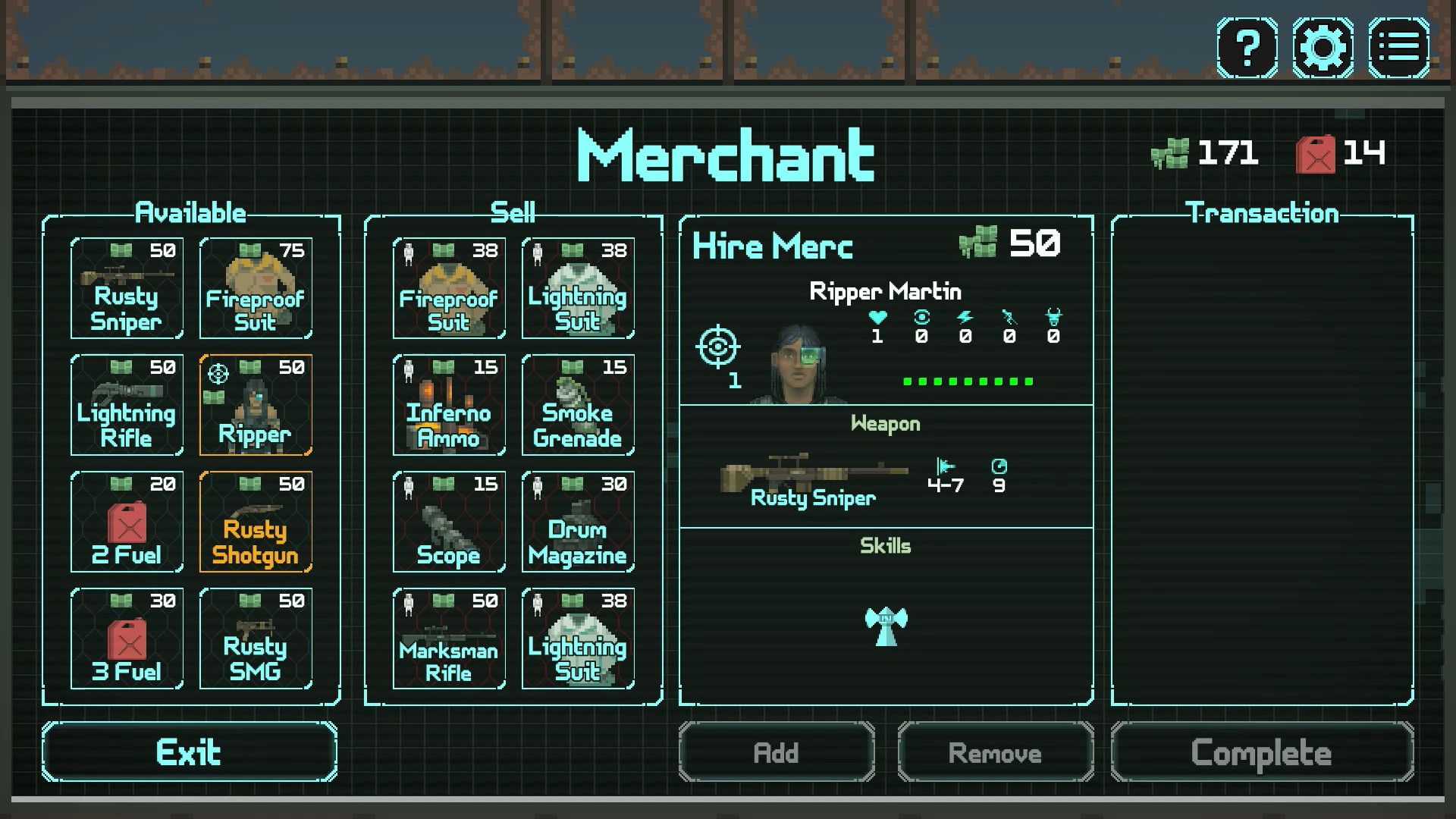Exit the Merchant screen
Image resolution: width=1456 pixels, height=819 pixels.
189,752
